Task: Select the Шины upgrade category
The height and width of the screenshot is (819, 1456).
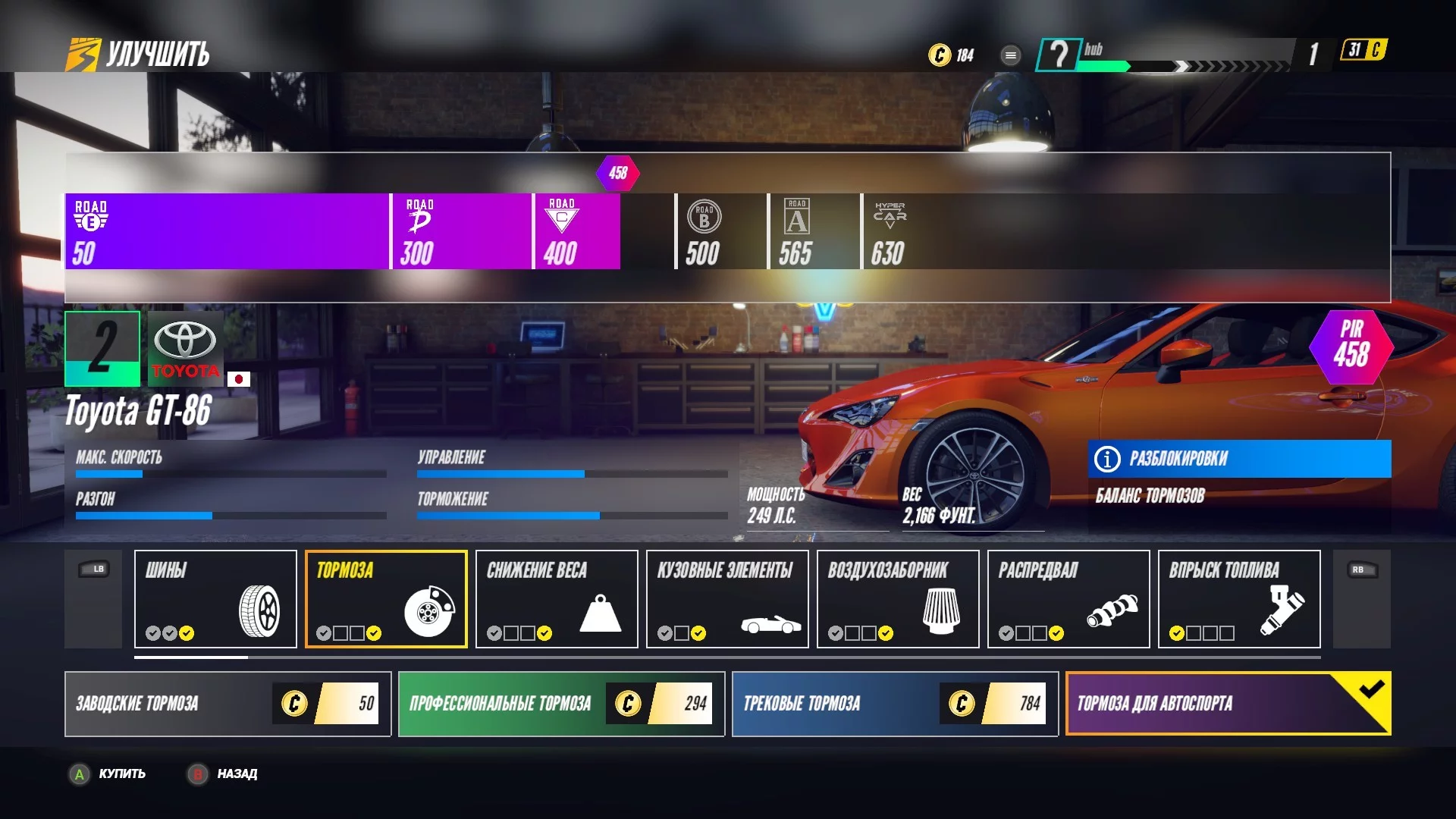Action: (215, 599)
